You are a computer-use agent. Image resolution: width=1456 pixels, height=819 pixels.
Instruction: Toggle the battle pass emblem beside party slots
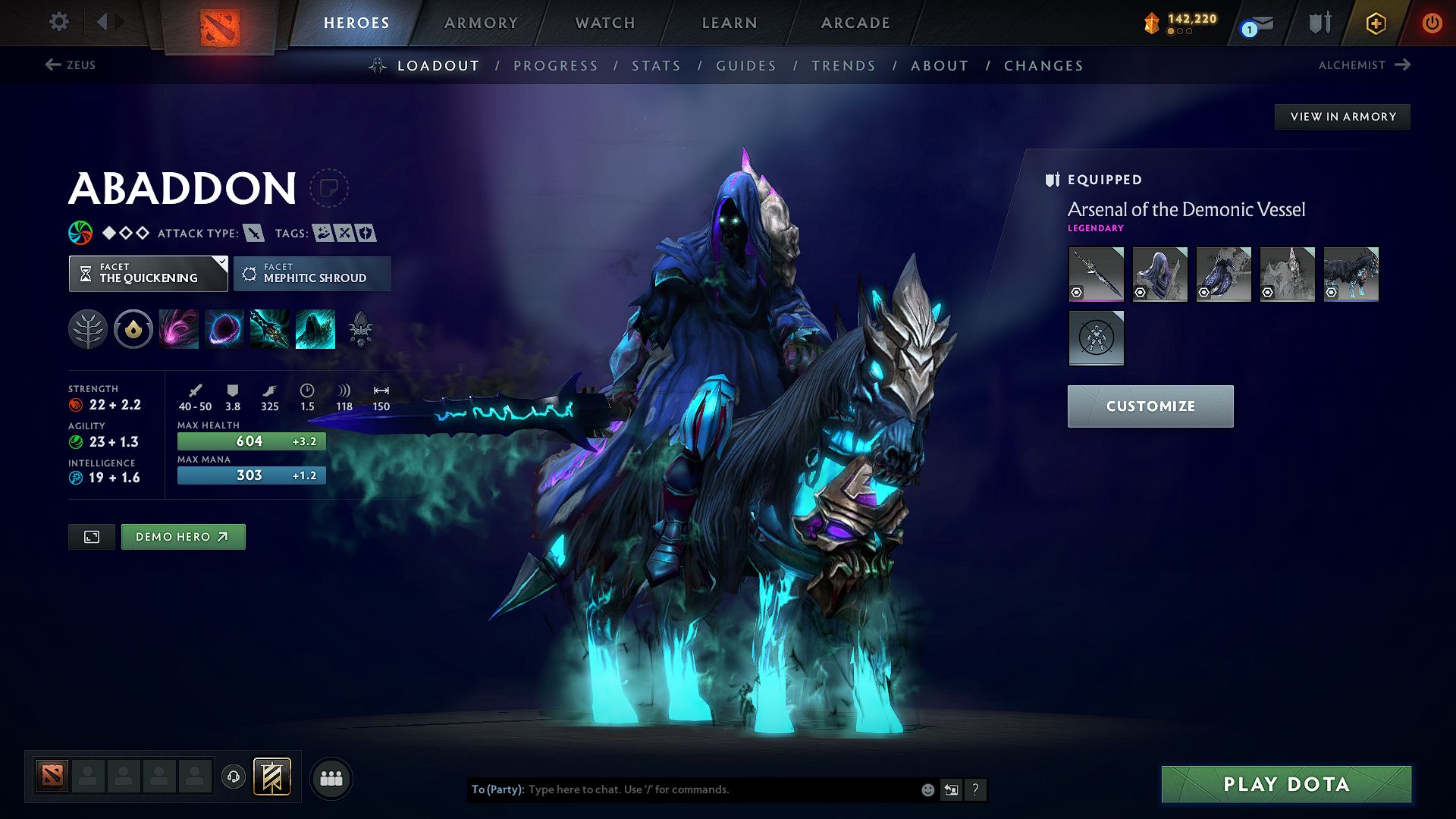pyautogui.click(x=271, y=777)
